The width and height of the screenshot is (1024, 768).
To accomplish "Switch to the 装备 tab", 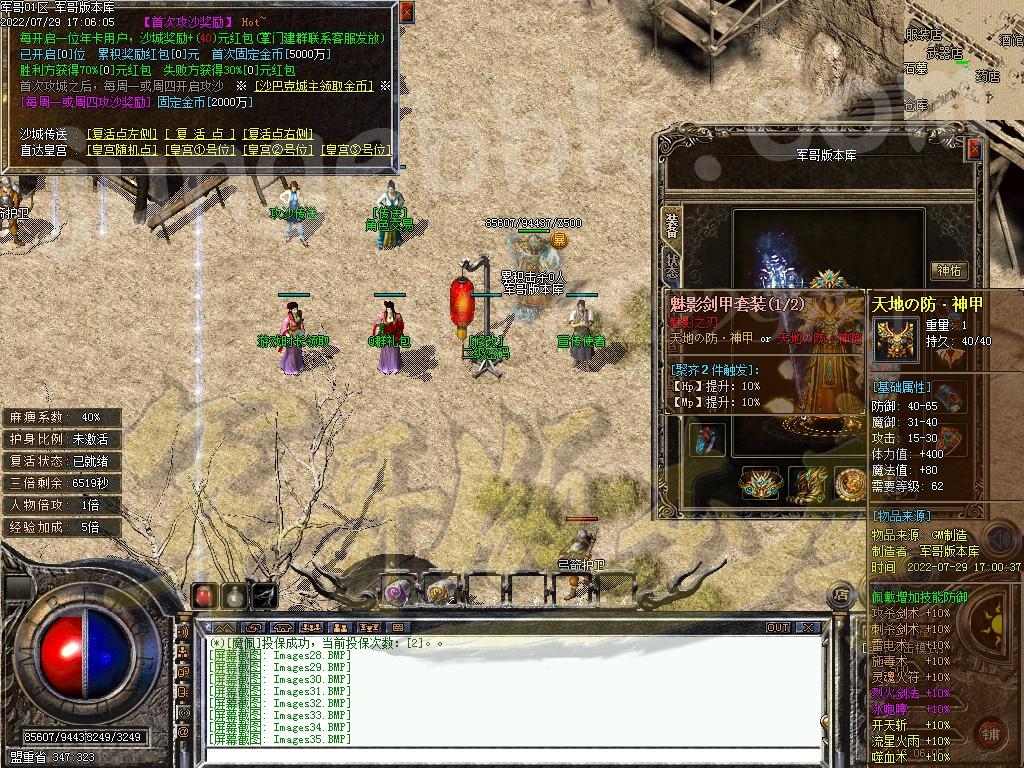I will (x=670, y=225).
